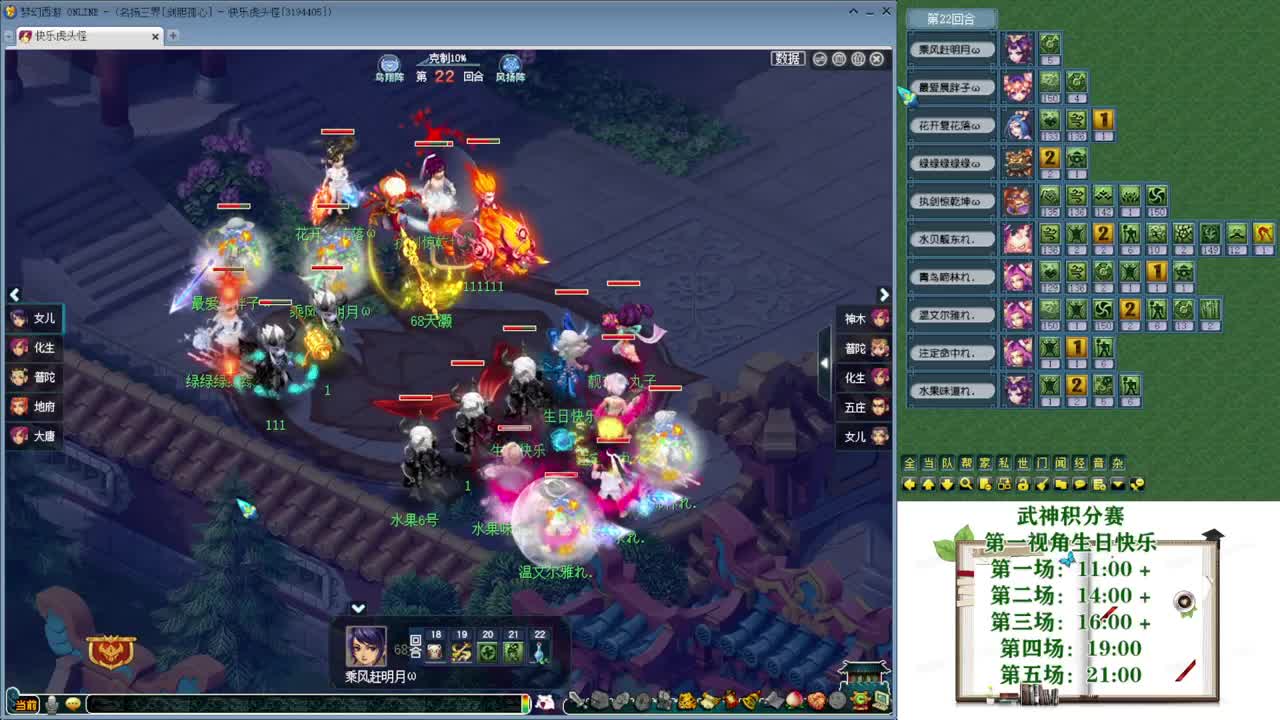Click inside the chat input field
Viewport: 1280px width, 720px height.
coord(300,704)
